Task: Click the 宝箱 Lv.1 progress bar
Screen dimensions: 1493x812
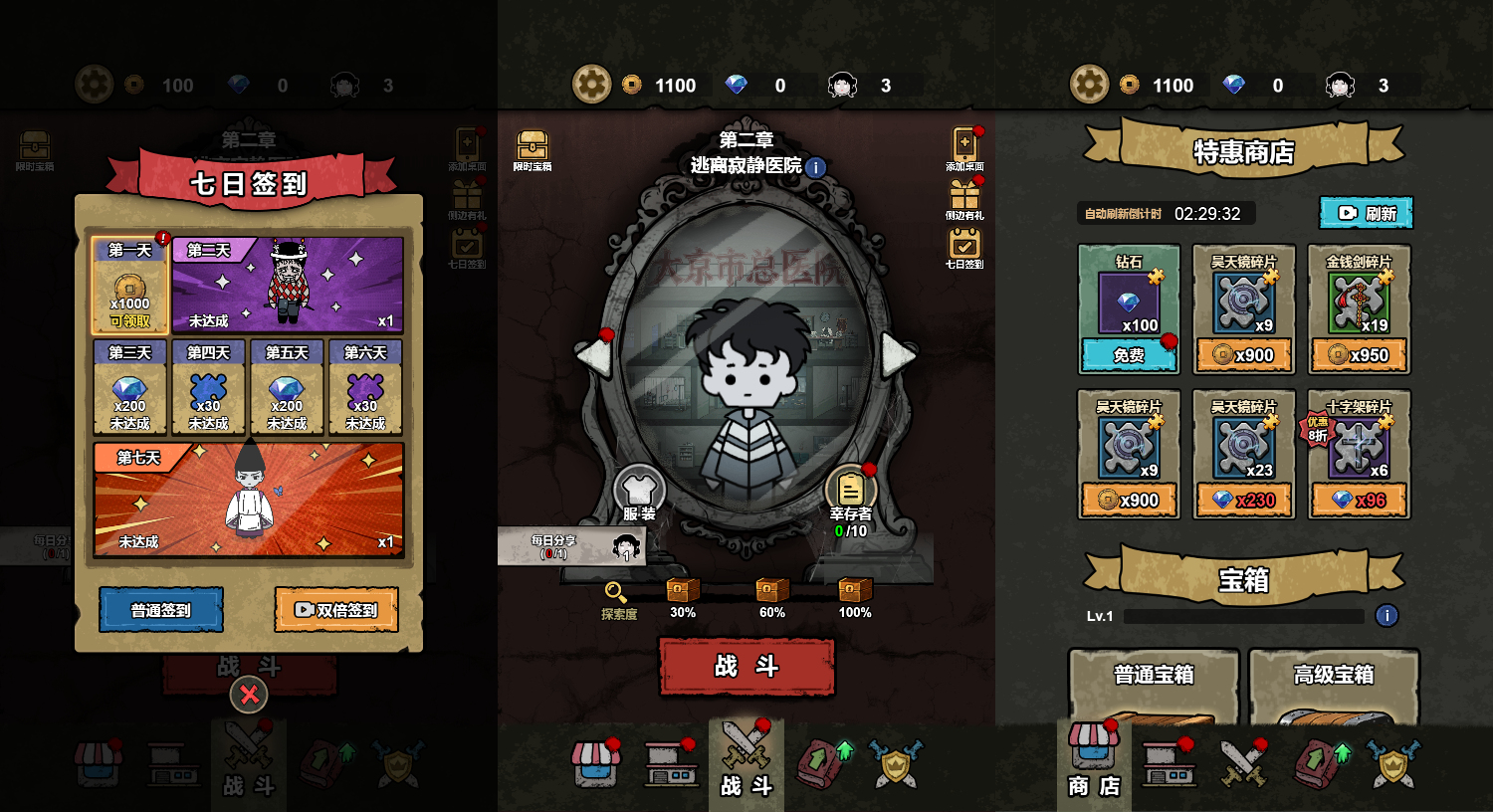Action: pyautogui.click(x=1242, y=616)
